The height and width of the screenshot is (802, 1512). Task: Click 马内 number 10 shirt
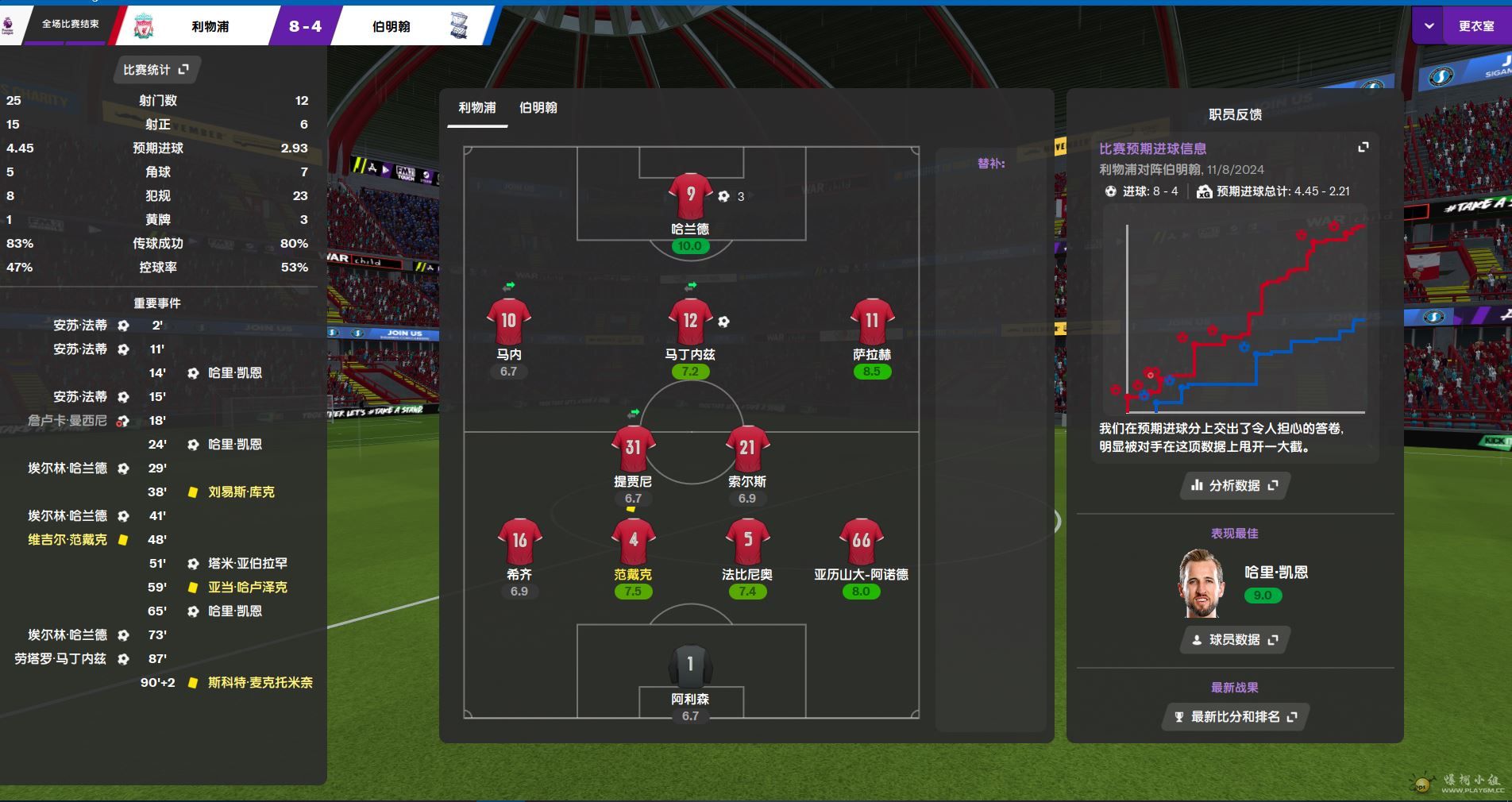point(508,322)
